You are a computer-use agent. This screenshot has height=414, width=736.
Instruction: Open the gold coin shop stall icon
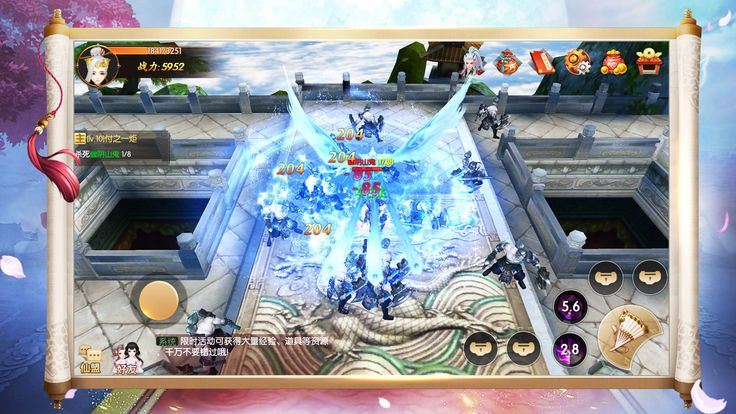pyautogui.click(x=649, y=61)
